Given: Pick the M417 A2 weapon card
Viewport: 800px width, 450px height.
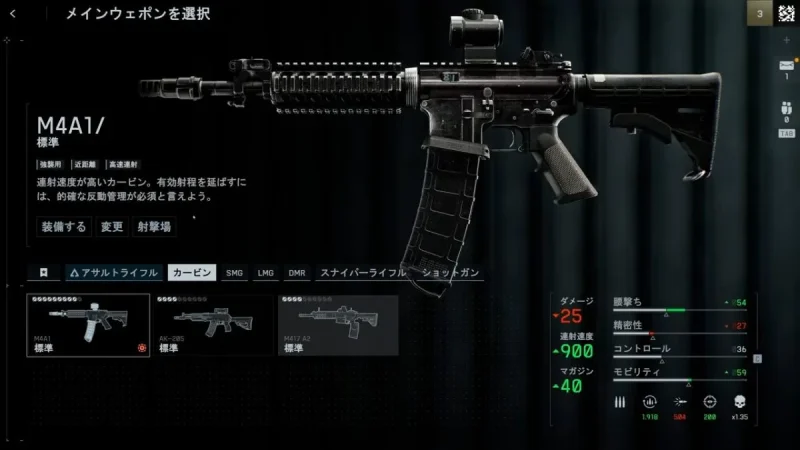Looking at the screenshot, I should 337,325.
